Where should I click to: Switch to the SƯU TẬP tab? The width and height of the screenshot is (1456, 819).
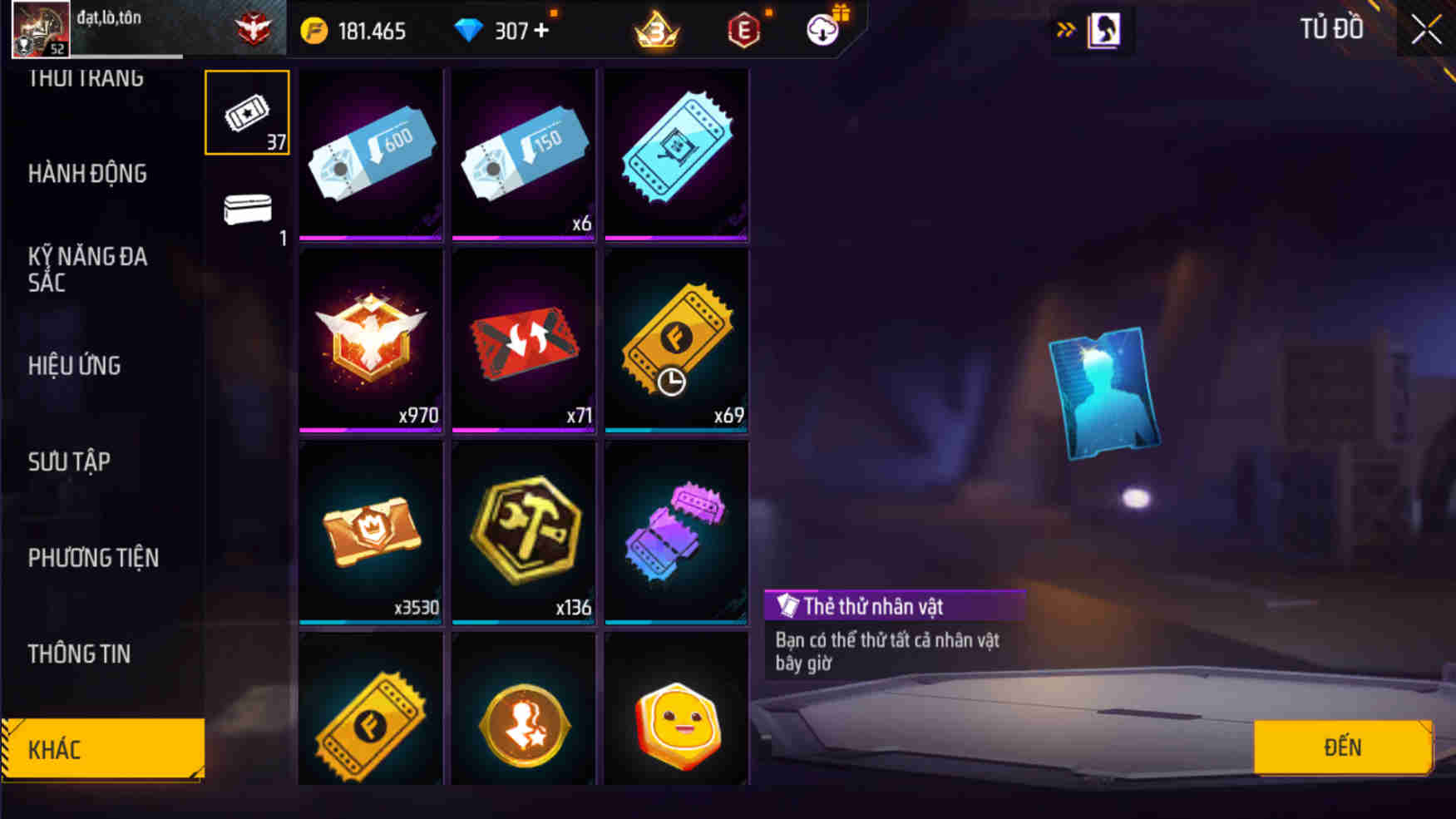pyautogui.click(x=70, y=461)
